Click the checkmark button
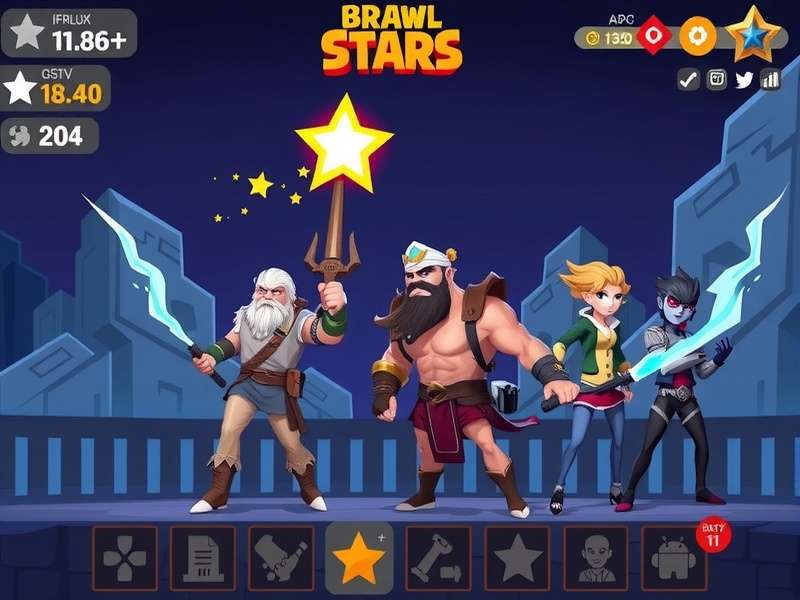Viewport: 800px width, 600px height. point(688,80)
